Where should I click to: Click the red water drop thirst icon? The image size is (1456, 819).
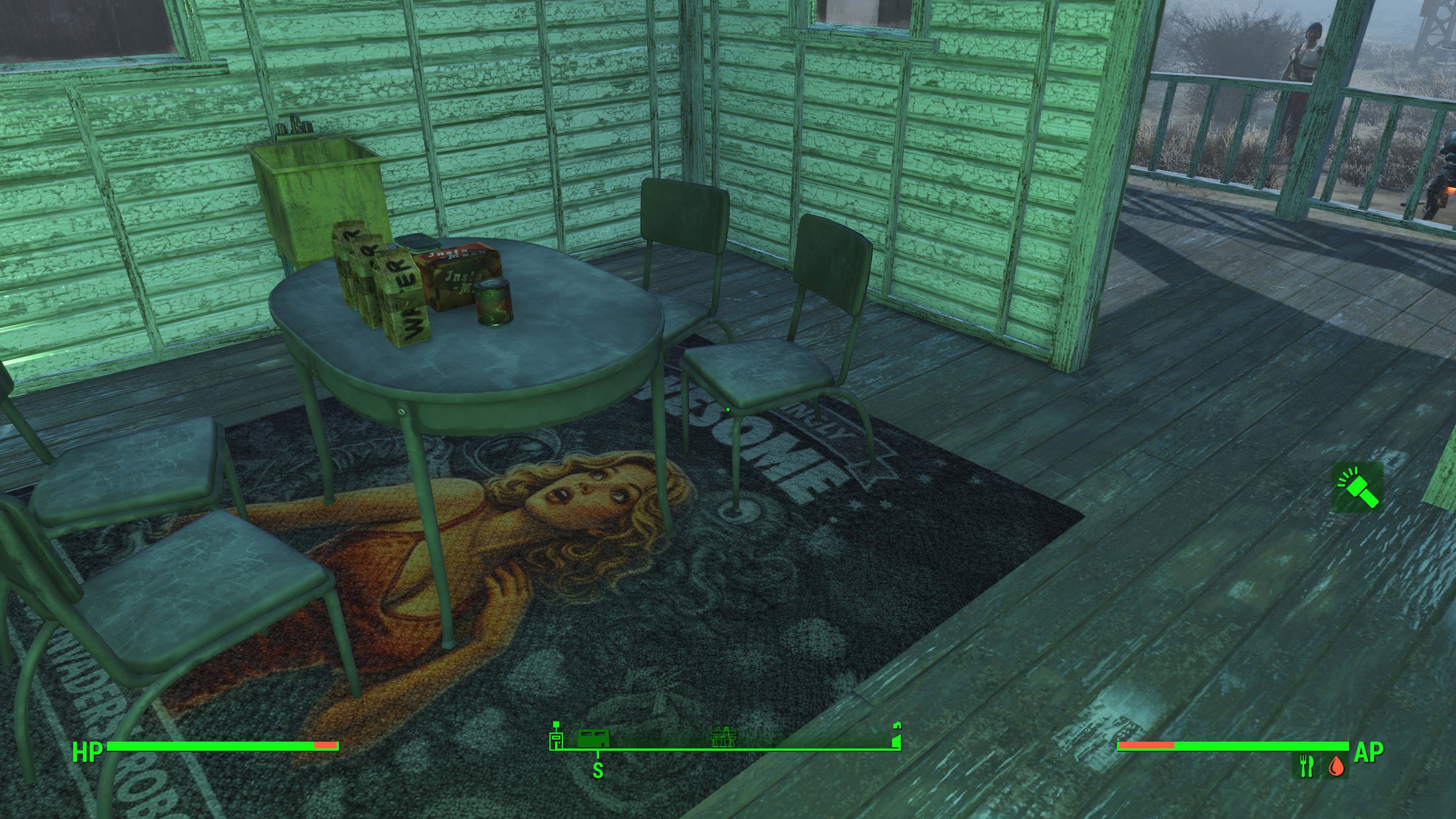click(x=1337, y=766)
